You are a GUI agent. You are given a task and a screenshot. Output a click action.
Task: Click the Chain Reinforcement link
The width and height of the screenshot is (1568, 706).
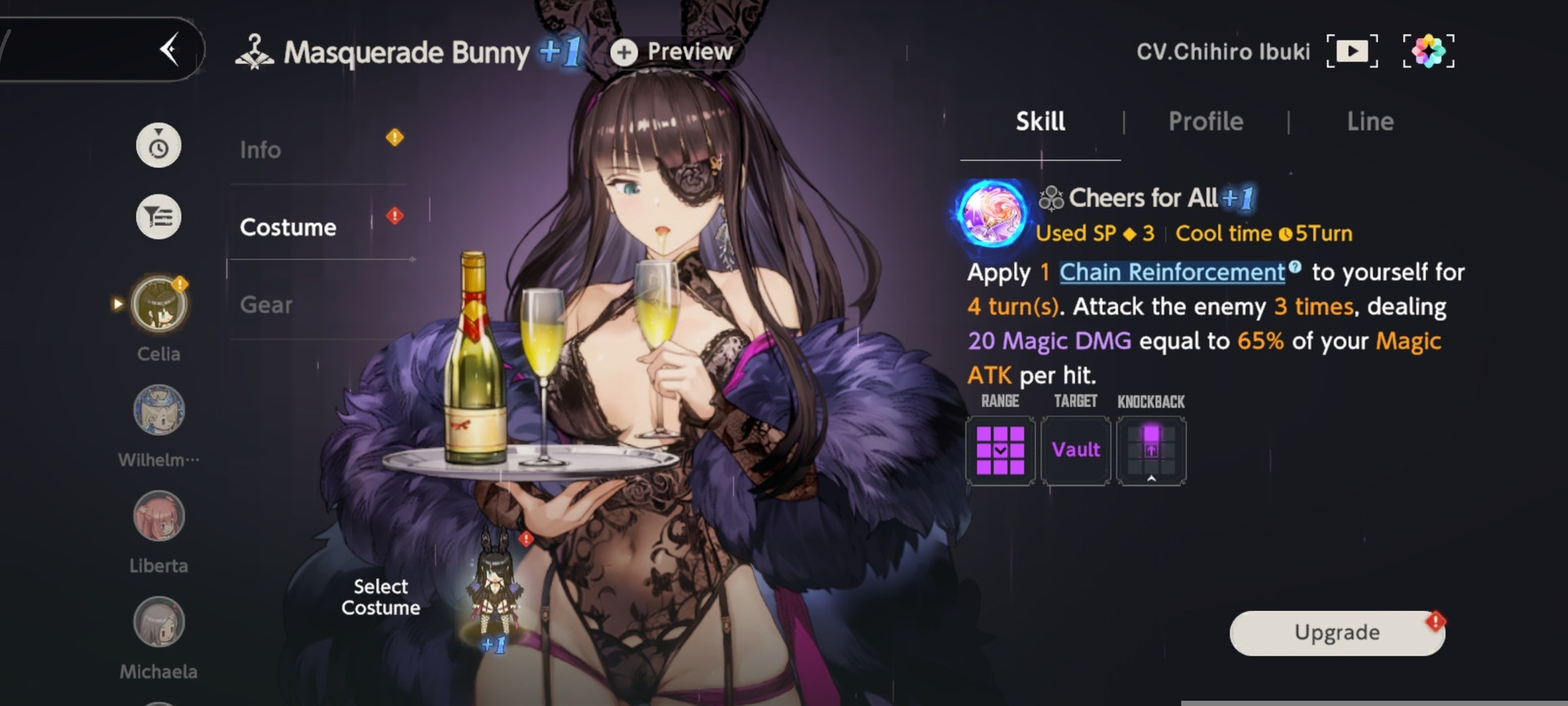click(x=1172, y=272)
